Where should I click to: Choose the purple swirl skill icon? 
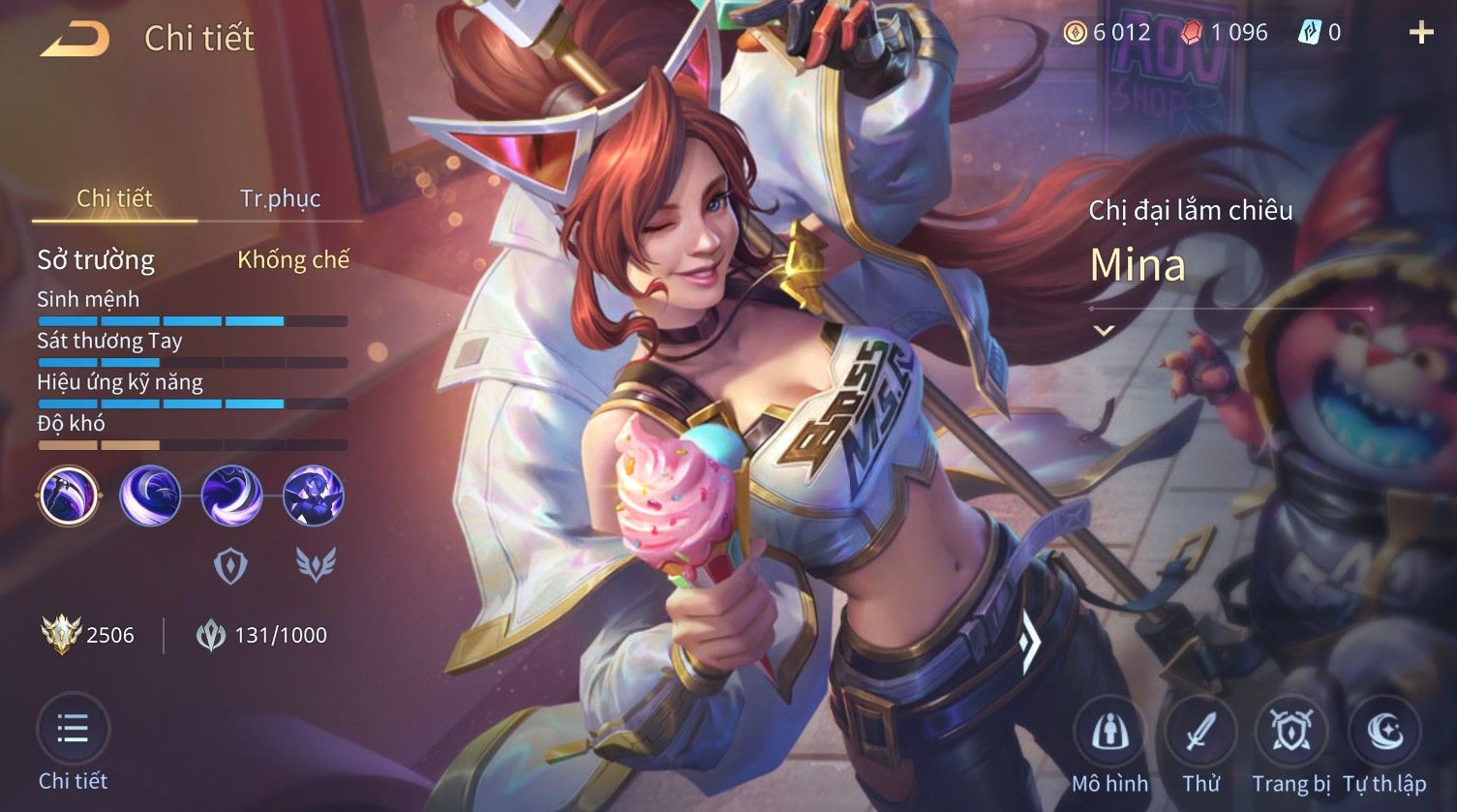coord(231,496)
